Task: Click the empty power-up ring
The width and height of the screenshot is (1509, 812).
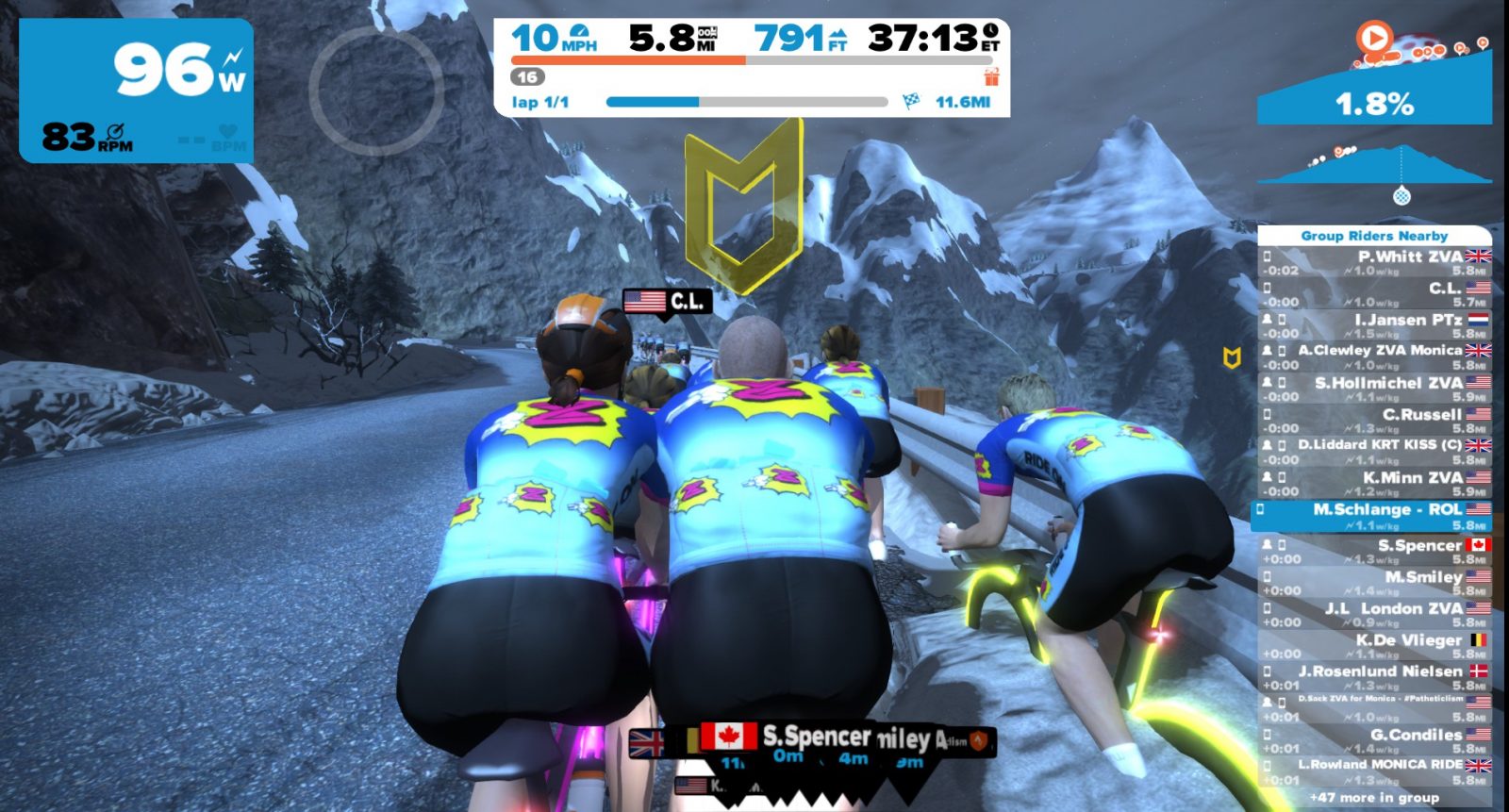Action: point(375,91)
